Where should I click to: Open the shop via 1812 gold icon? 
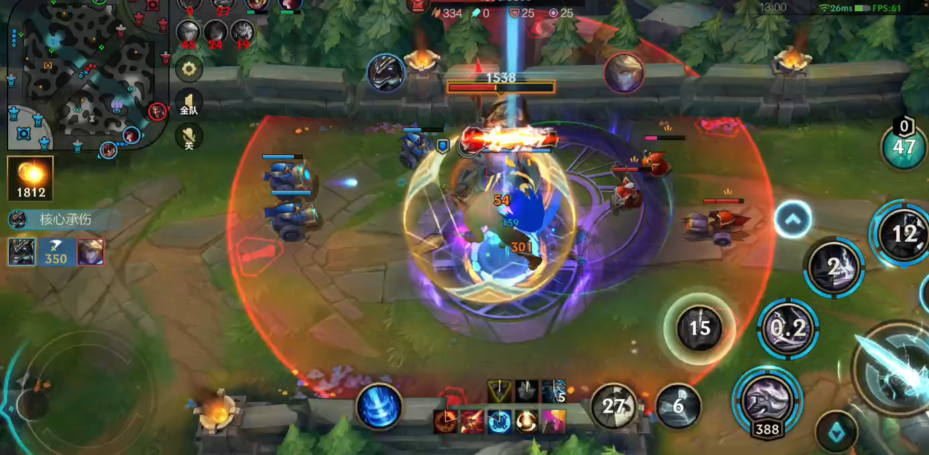[x=30, y=177]
